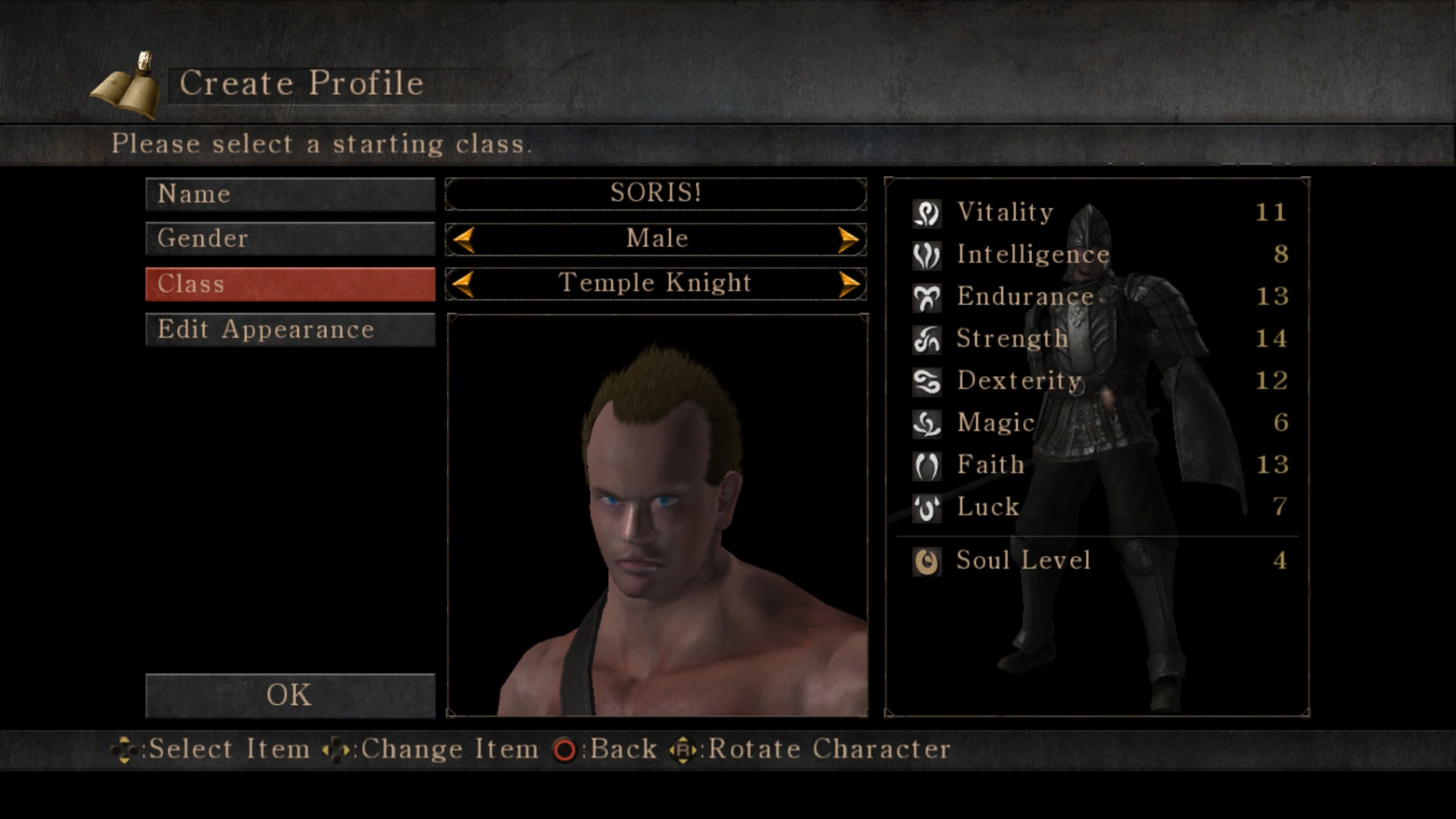
Task: Click the left arrow beside Male
Action: tap(464, 239)
